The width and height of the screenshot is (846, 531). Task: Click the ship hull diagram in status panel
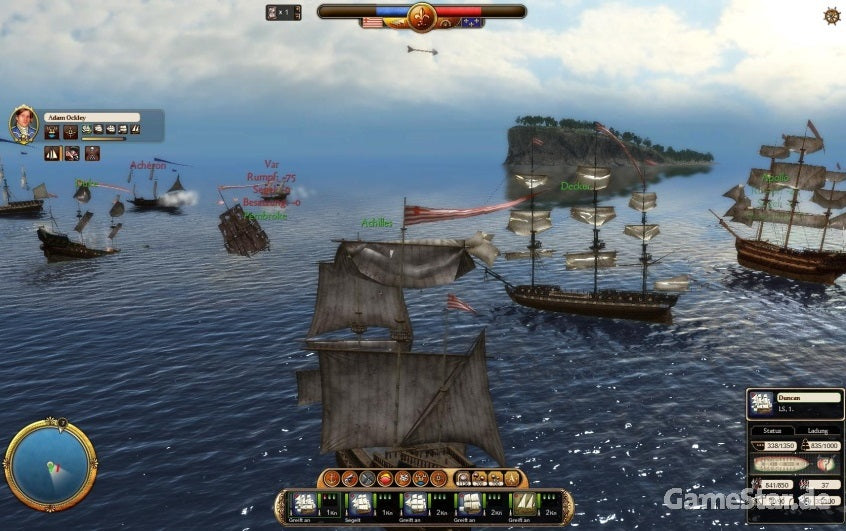(784, 464)
